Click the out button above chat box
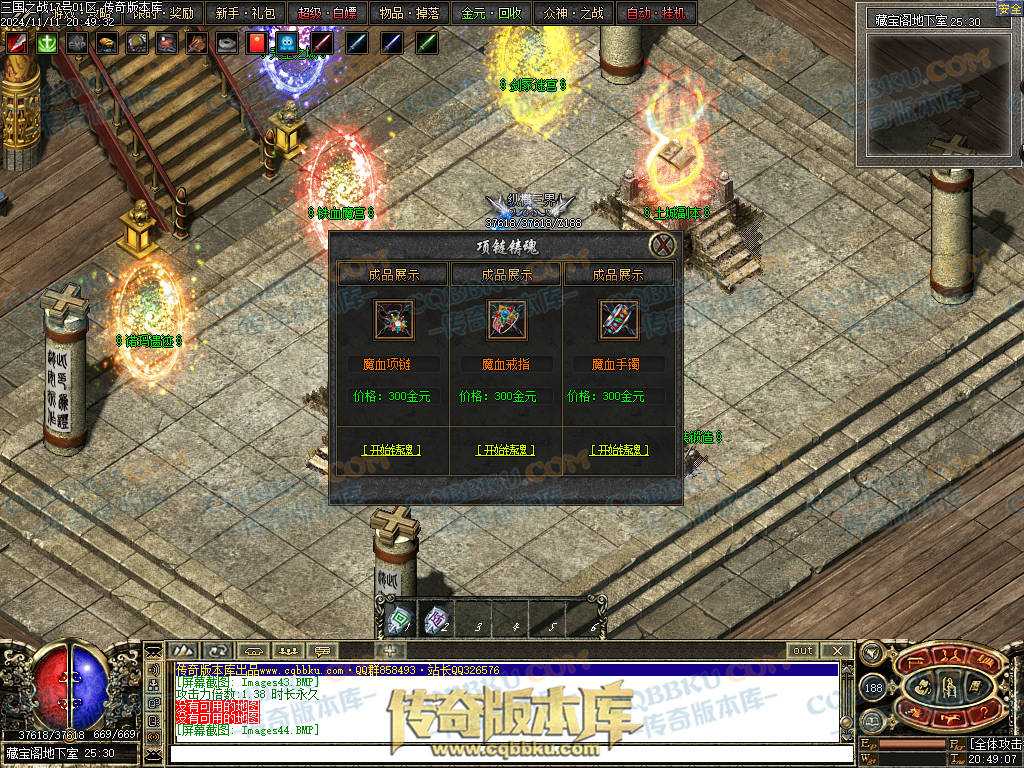The image size is (1024, 768). point(803,650)
